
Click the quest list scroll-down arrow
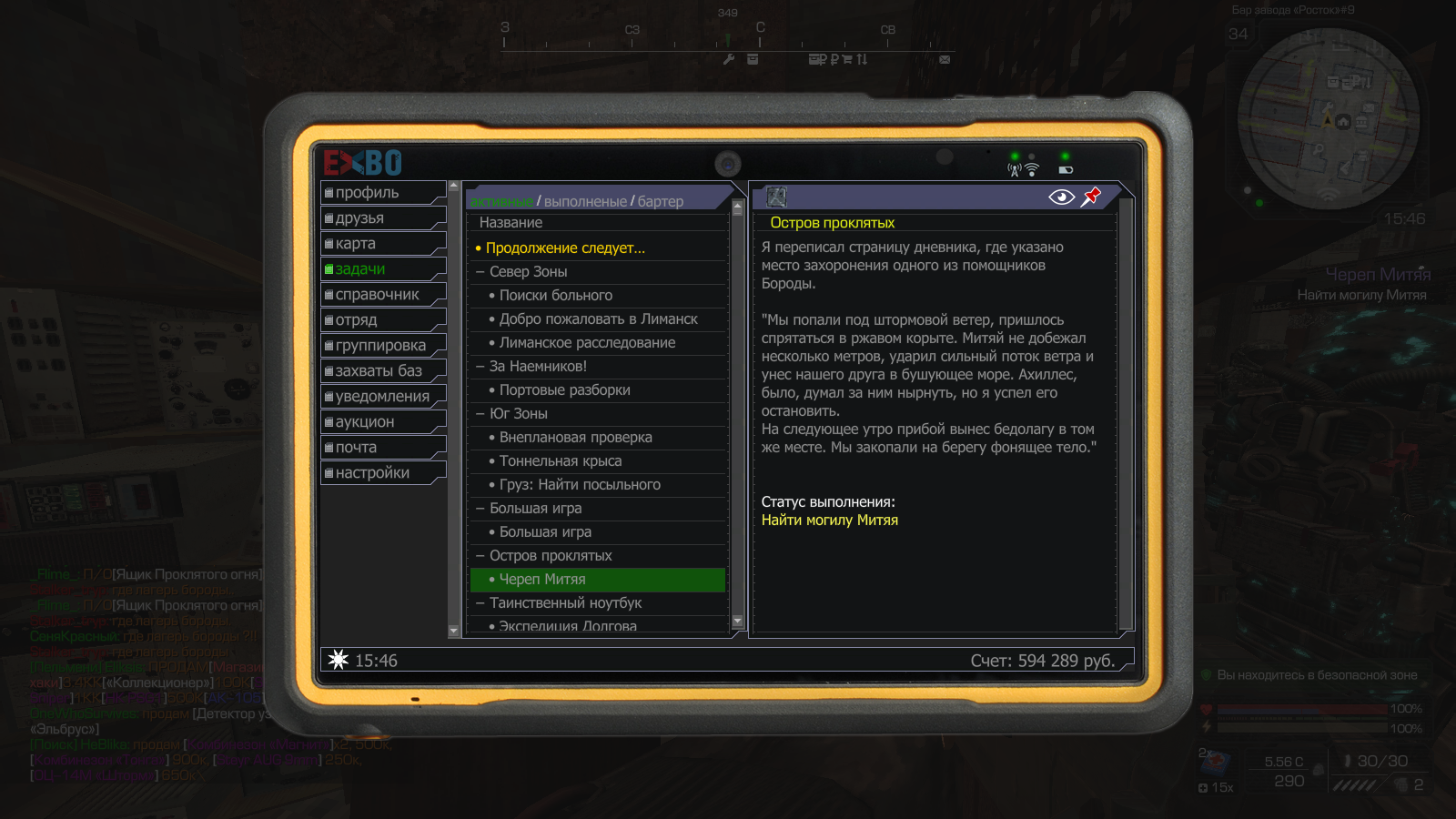(738, 622)
